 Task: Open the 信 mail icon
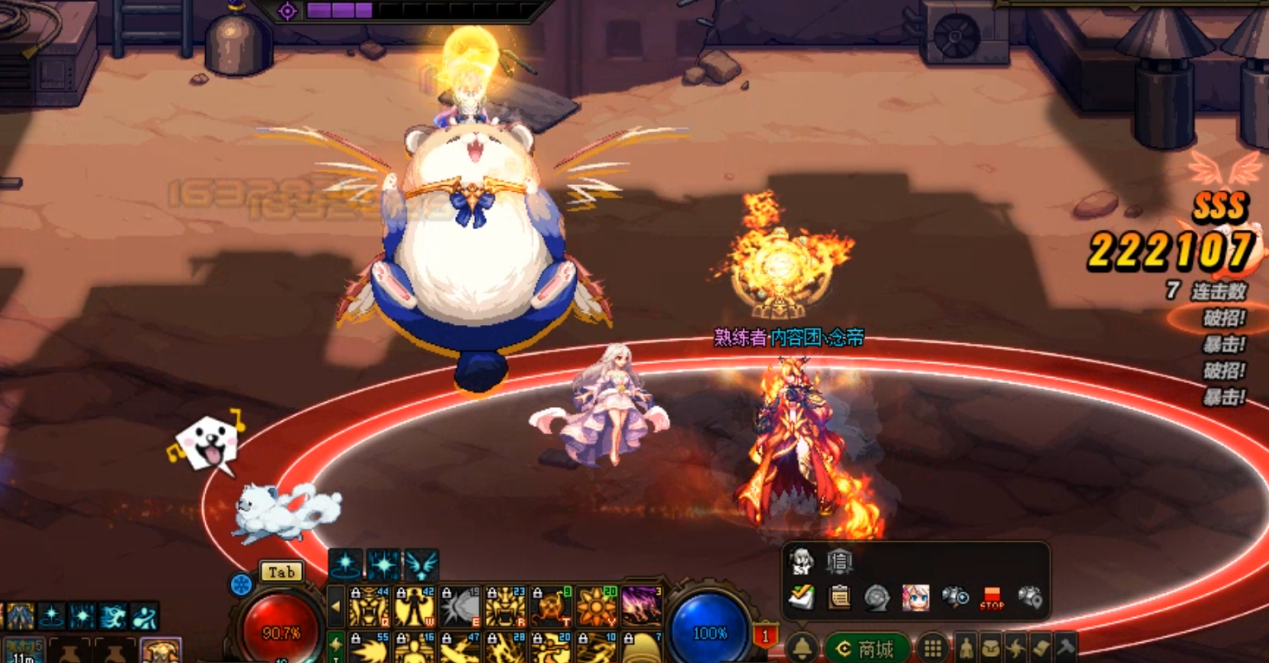coord(839,562)
